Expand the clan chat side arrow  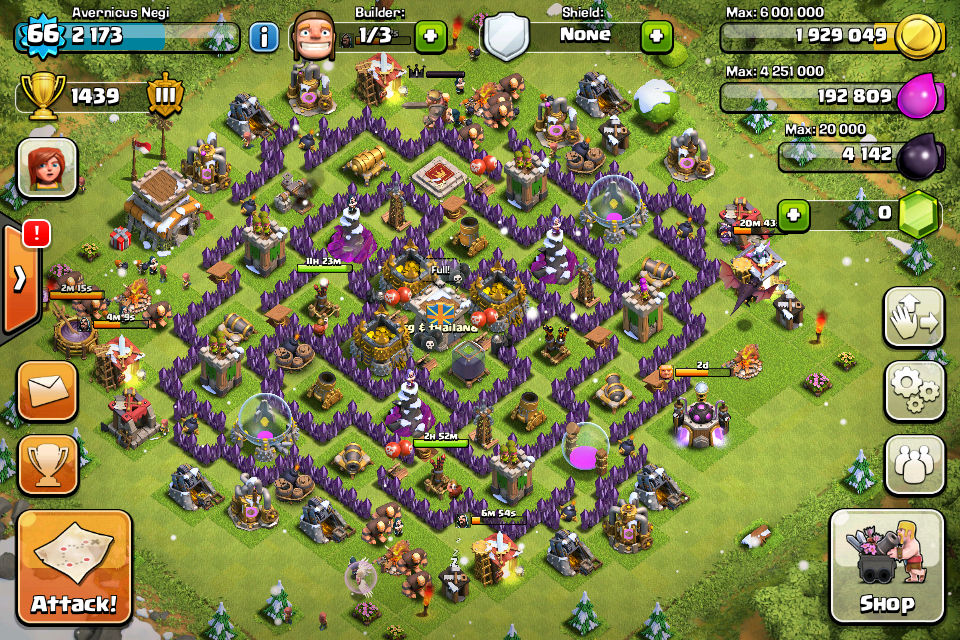click(19, 277)
